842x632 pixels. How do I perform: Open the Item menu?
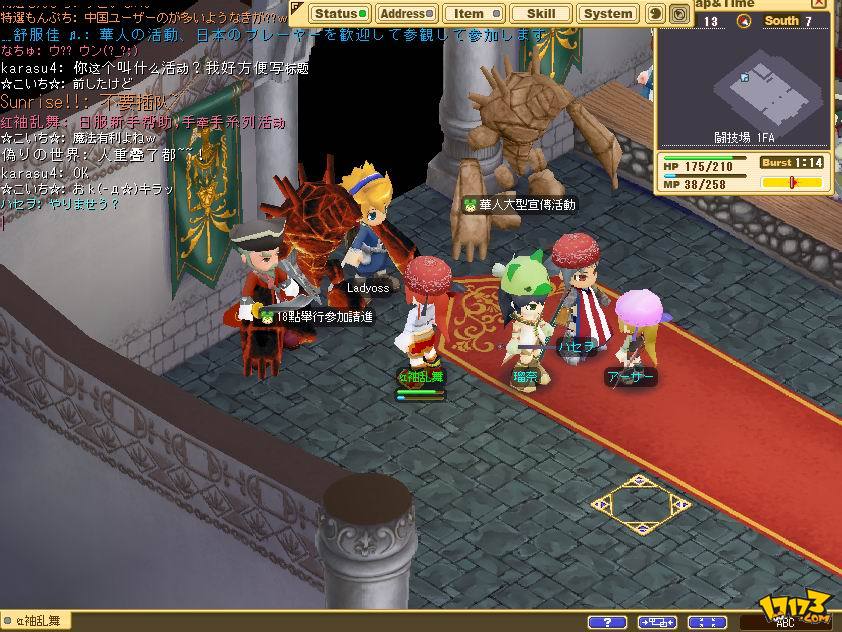coord(472,14)
